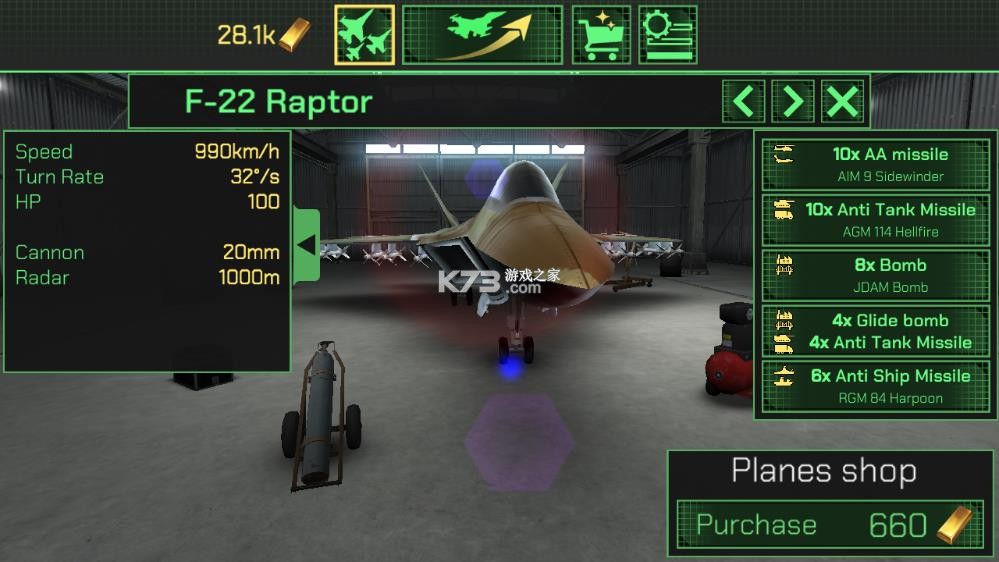
Task: Open the gear settings tab
Action: pos(667,35)
